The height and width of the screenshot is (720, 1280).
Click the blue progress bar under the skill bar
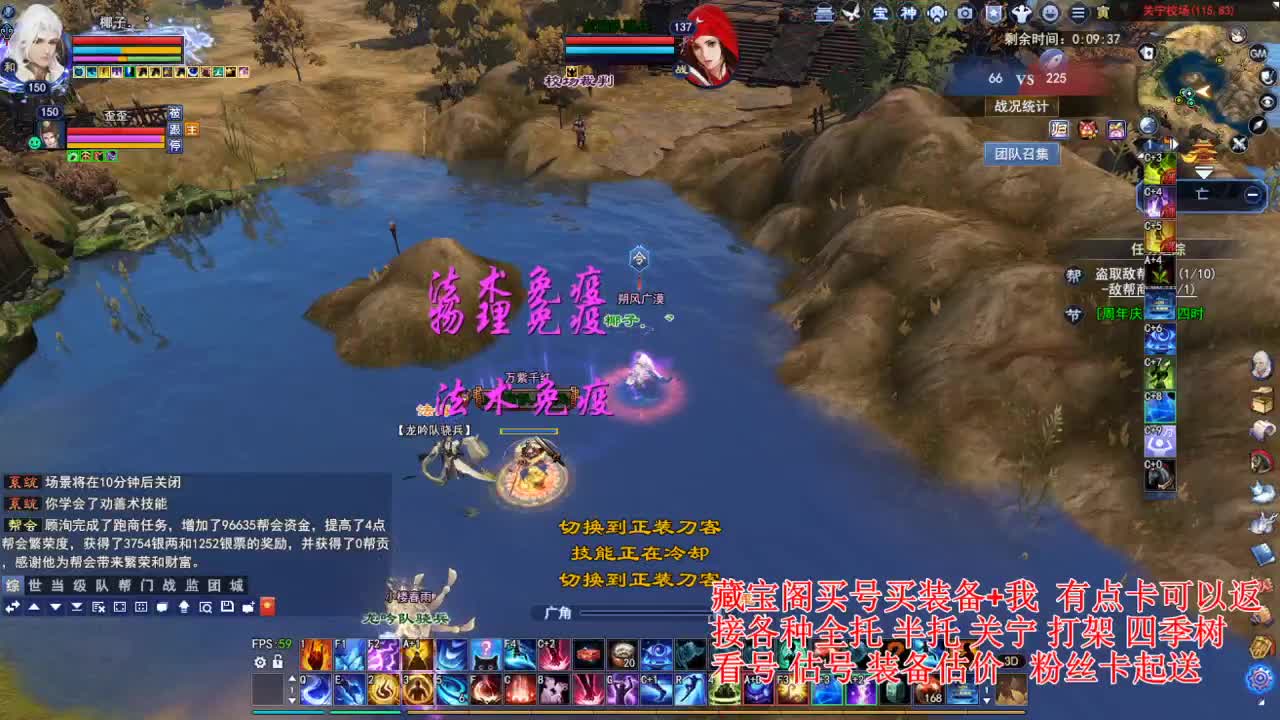290,714
